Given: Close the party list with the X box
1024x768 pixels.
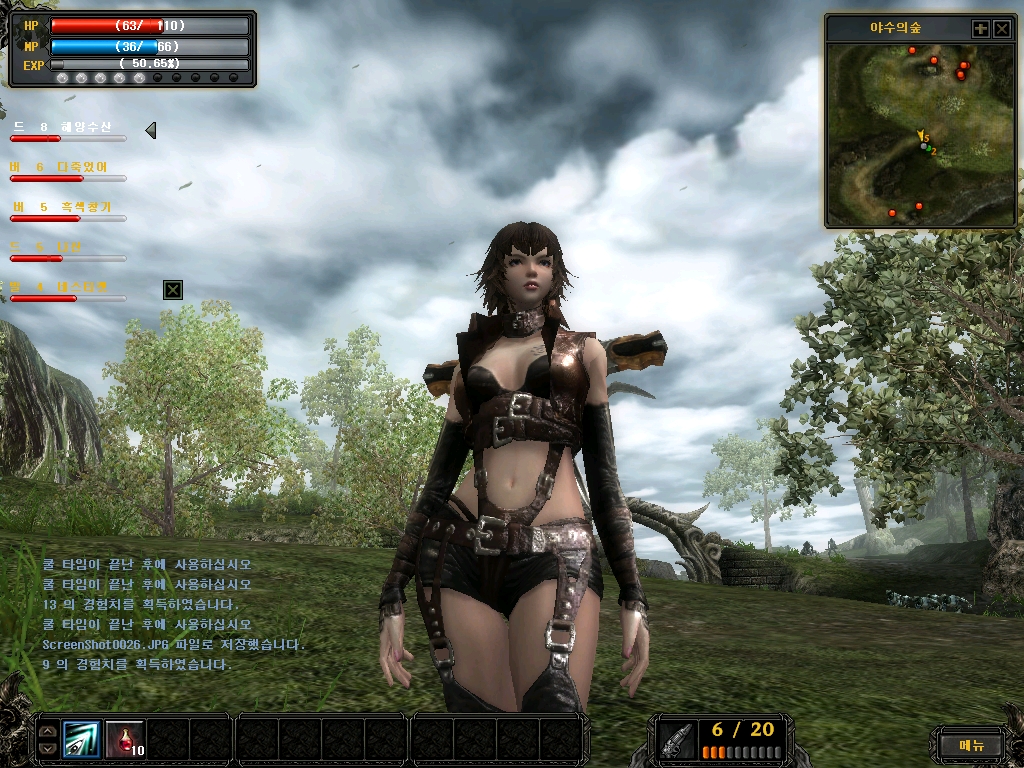Looking at the screenshot, I should (x=173, y=290).
